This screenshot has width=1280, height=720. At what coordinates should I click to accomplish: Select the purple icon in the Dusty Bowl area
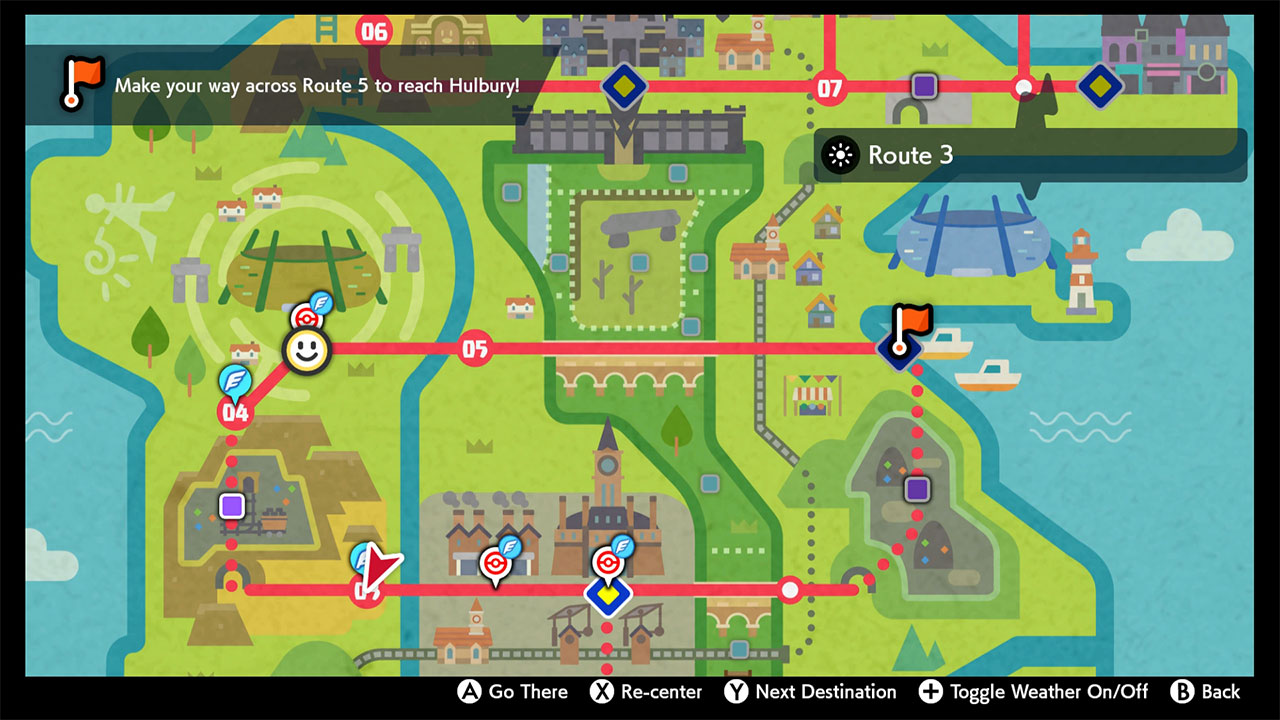(x=916, y=489)
